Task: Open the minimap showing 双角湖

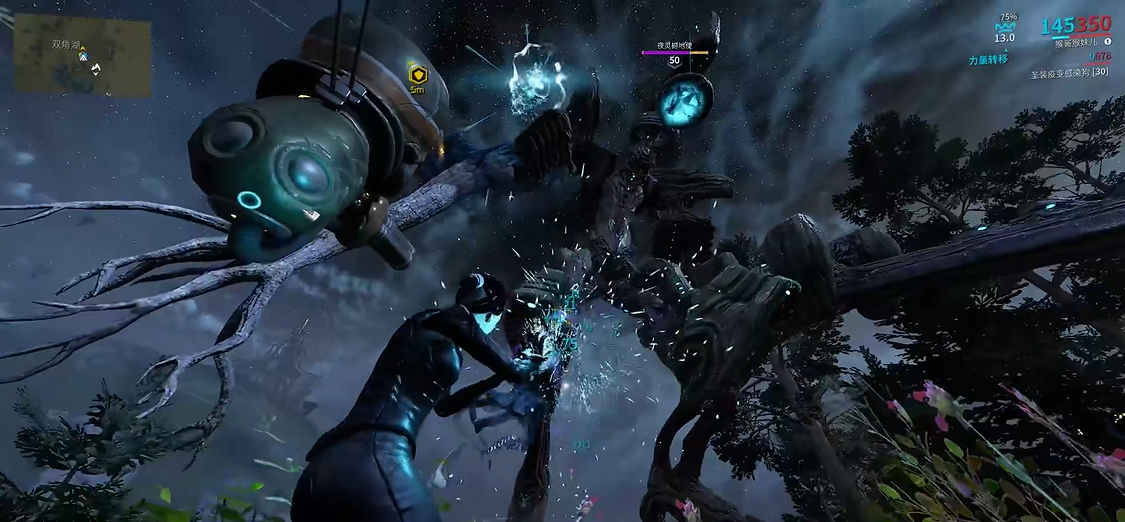Action: click(83, 55)
